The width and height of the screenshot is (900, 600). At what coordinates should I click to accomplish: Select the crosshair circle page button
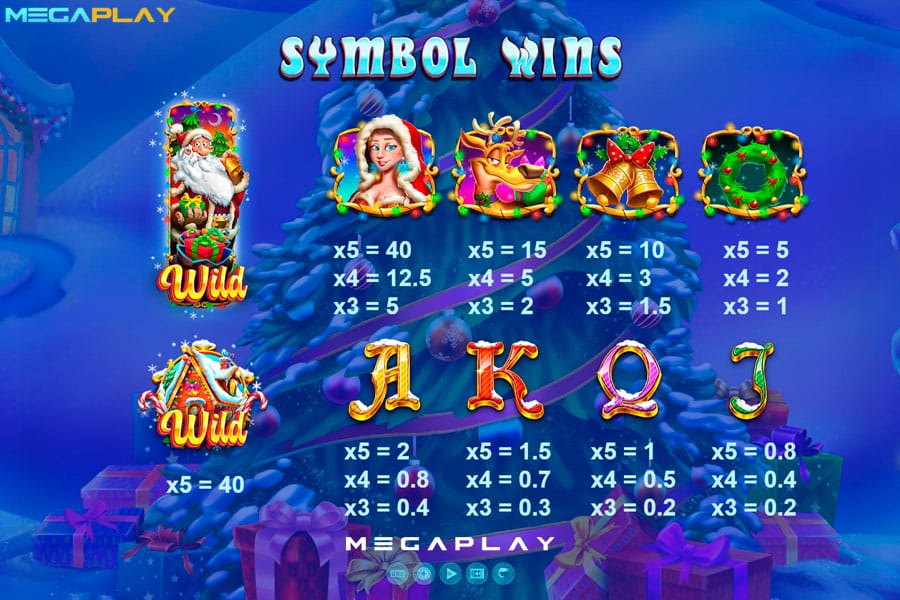click(424, 573)
